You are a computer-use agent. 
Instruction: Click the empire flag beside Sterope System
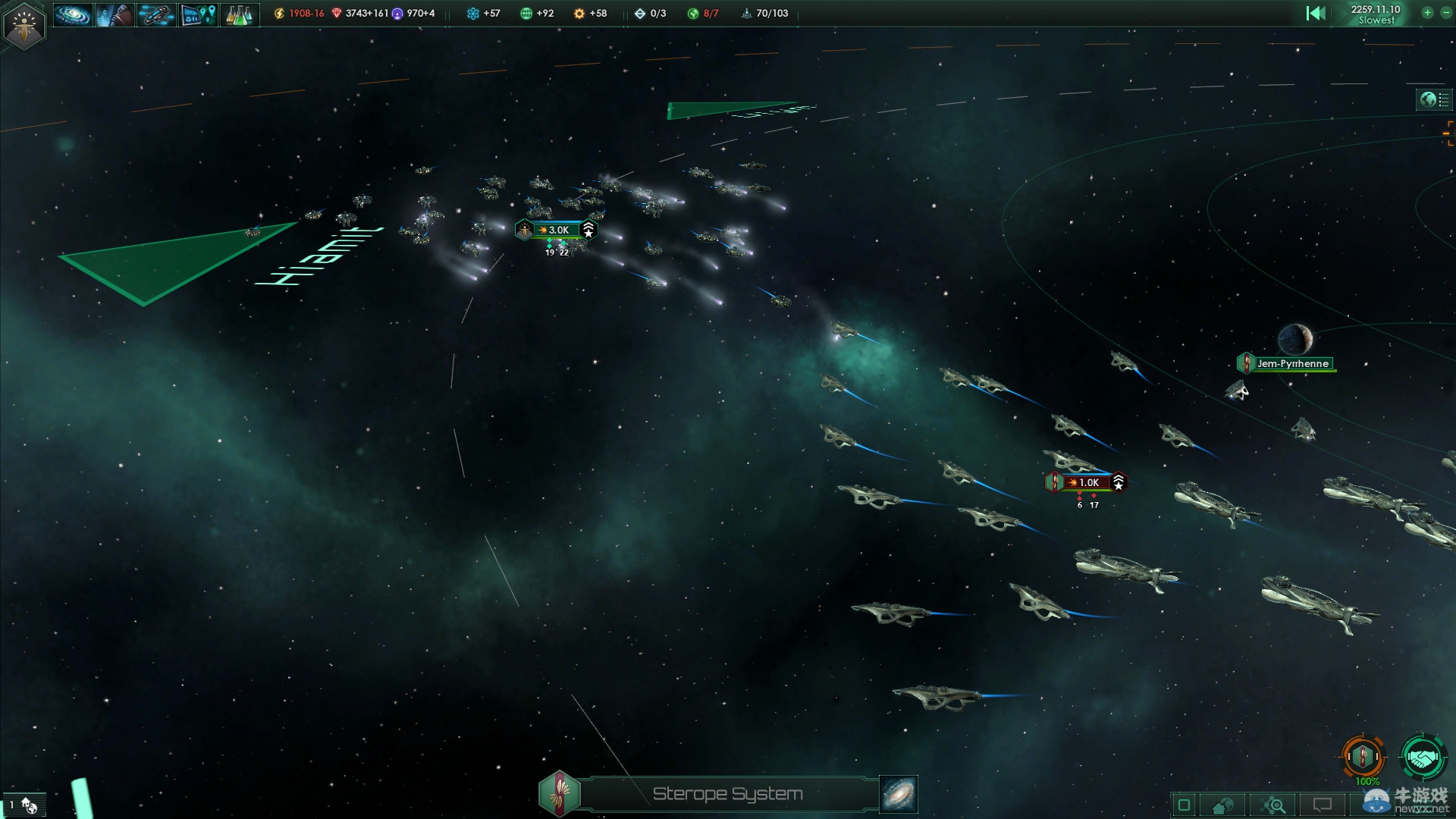pos(560,794)
